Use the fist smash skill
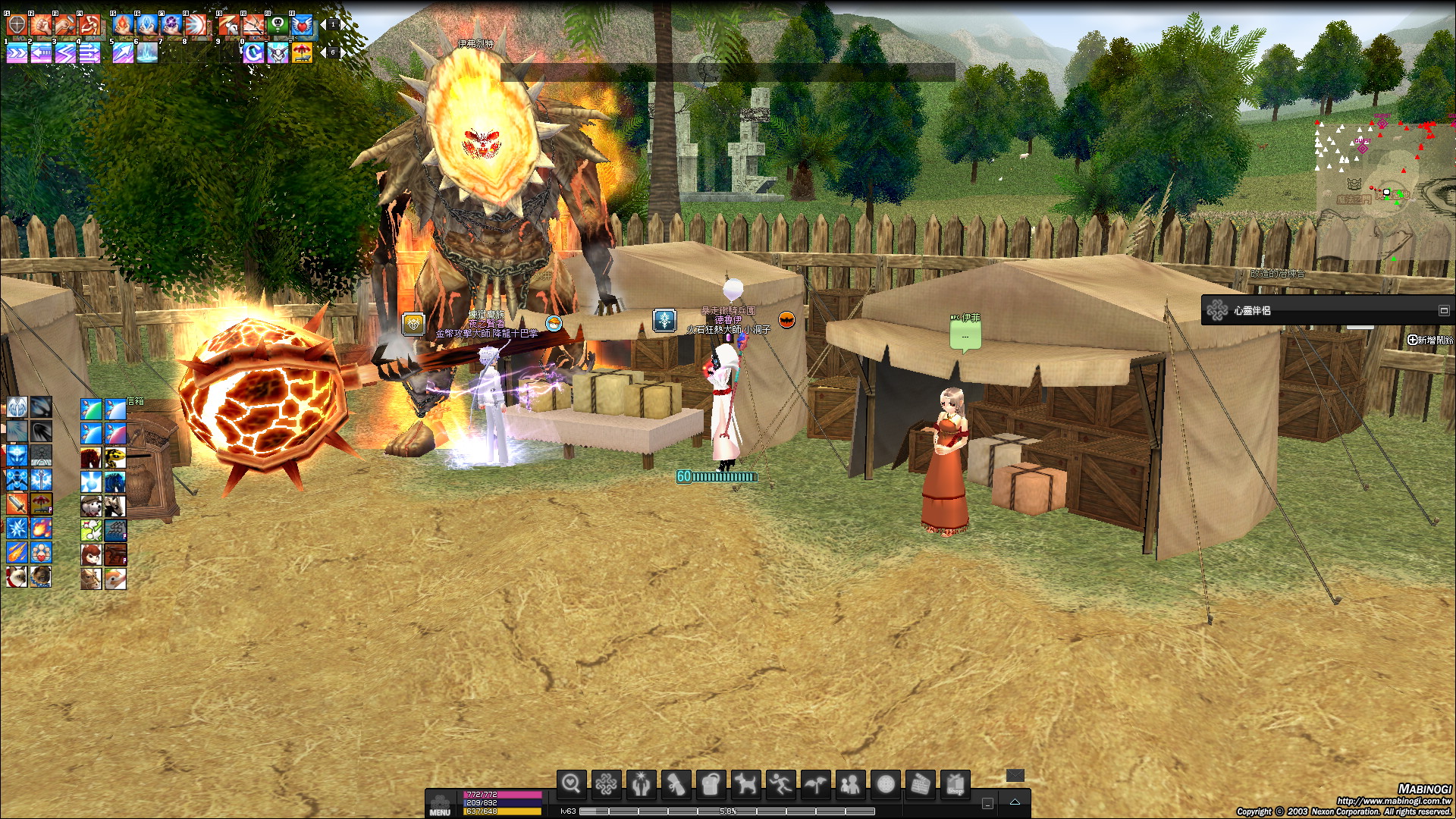 click(x=41, y=25)
